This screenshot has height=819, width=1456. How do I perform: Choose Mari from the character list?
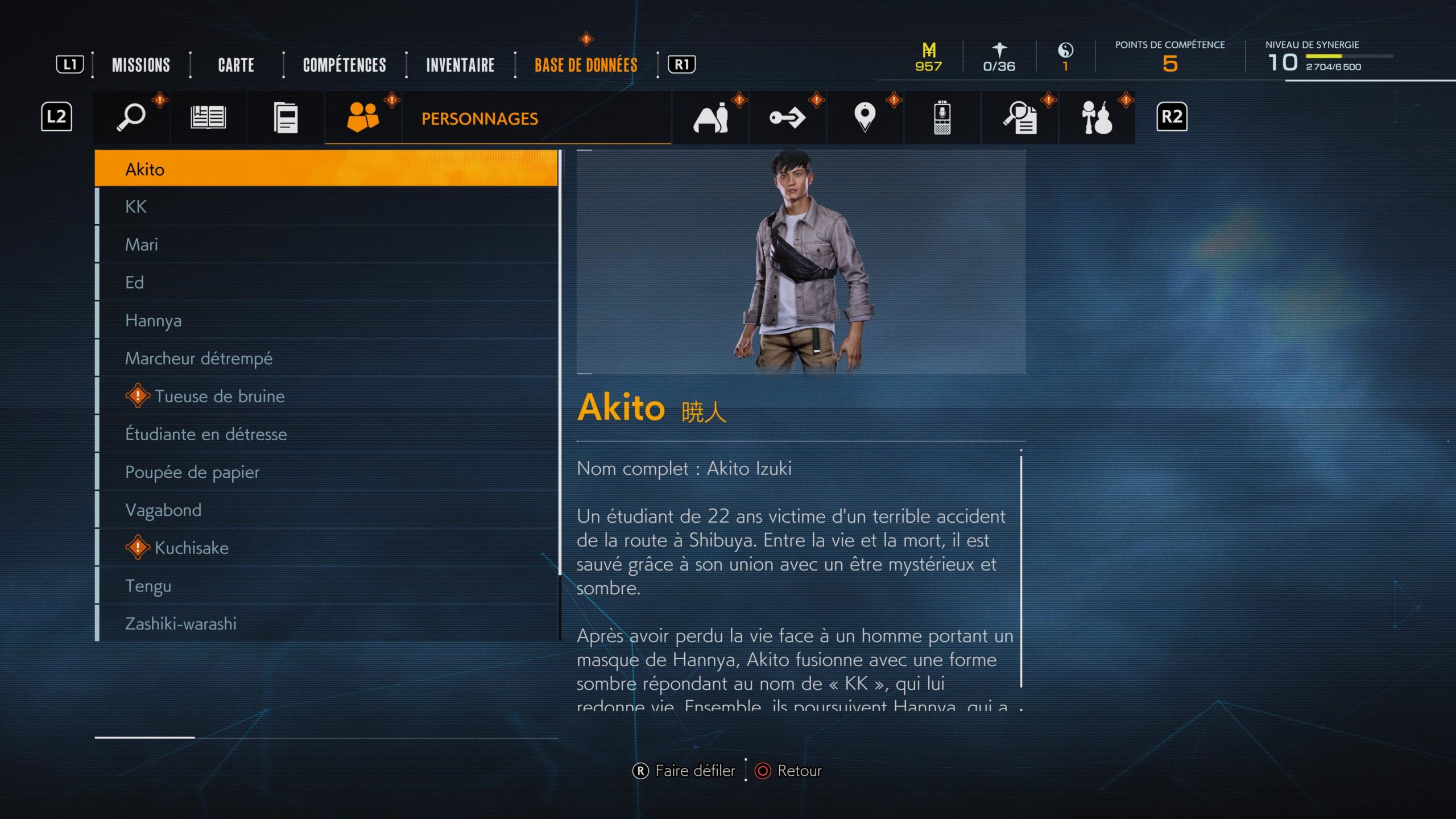[327, 245]
